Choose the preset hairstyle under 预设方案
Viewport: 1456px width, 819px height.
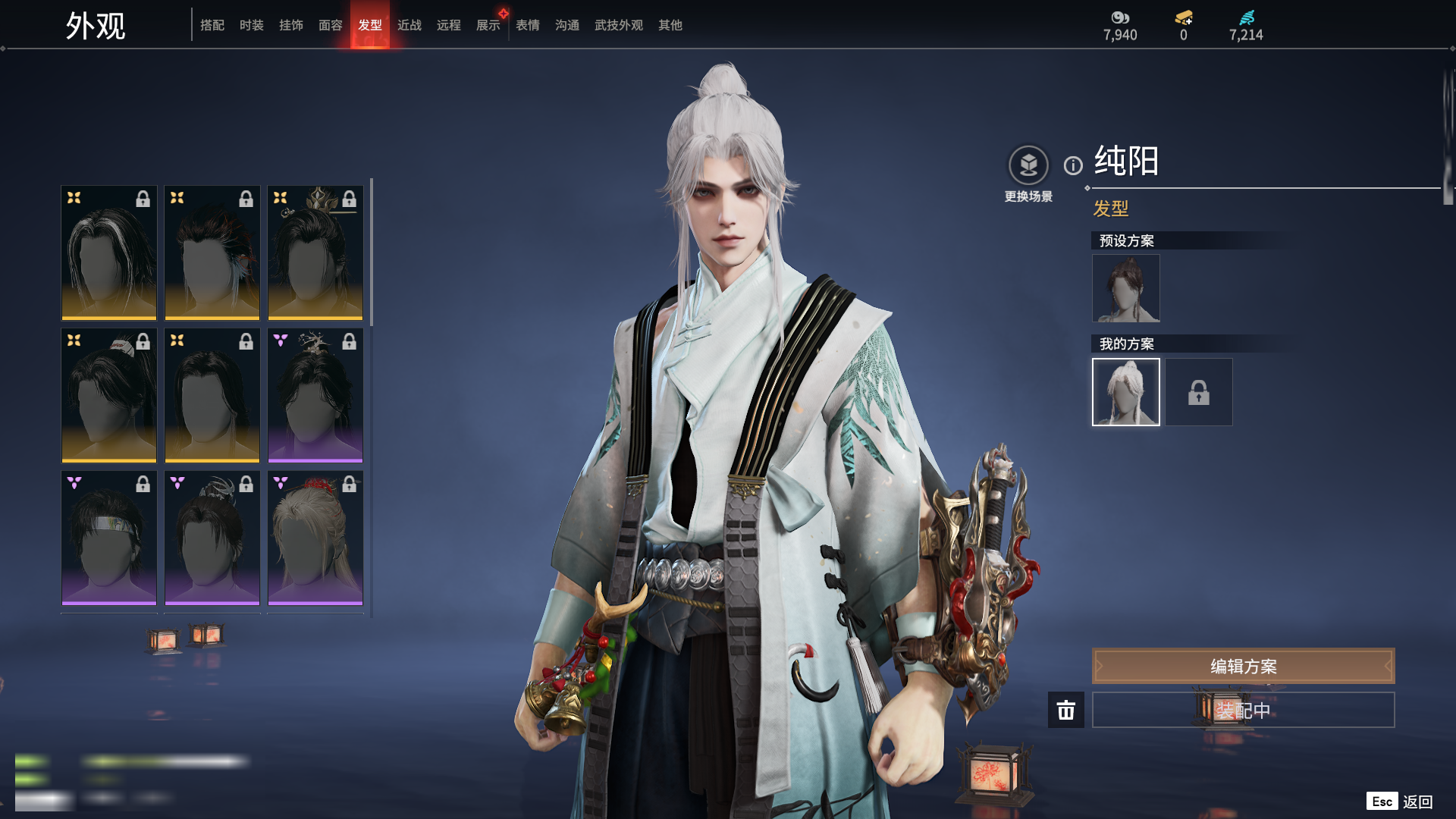coord(1126,288)
